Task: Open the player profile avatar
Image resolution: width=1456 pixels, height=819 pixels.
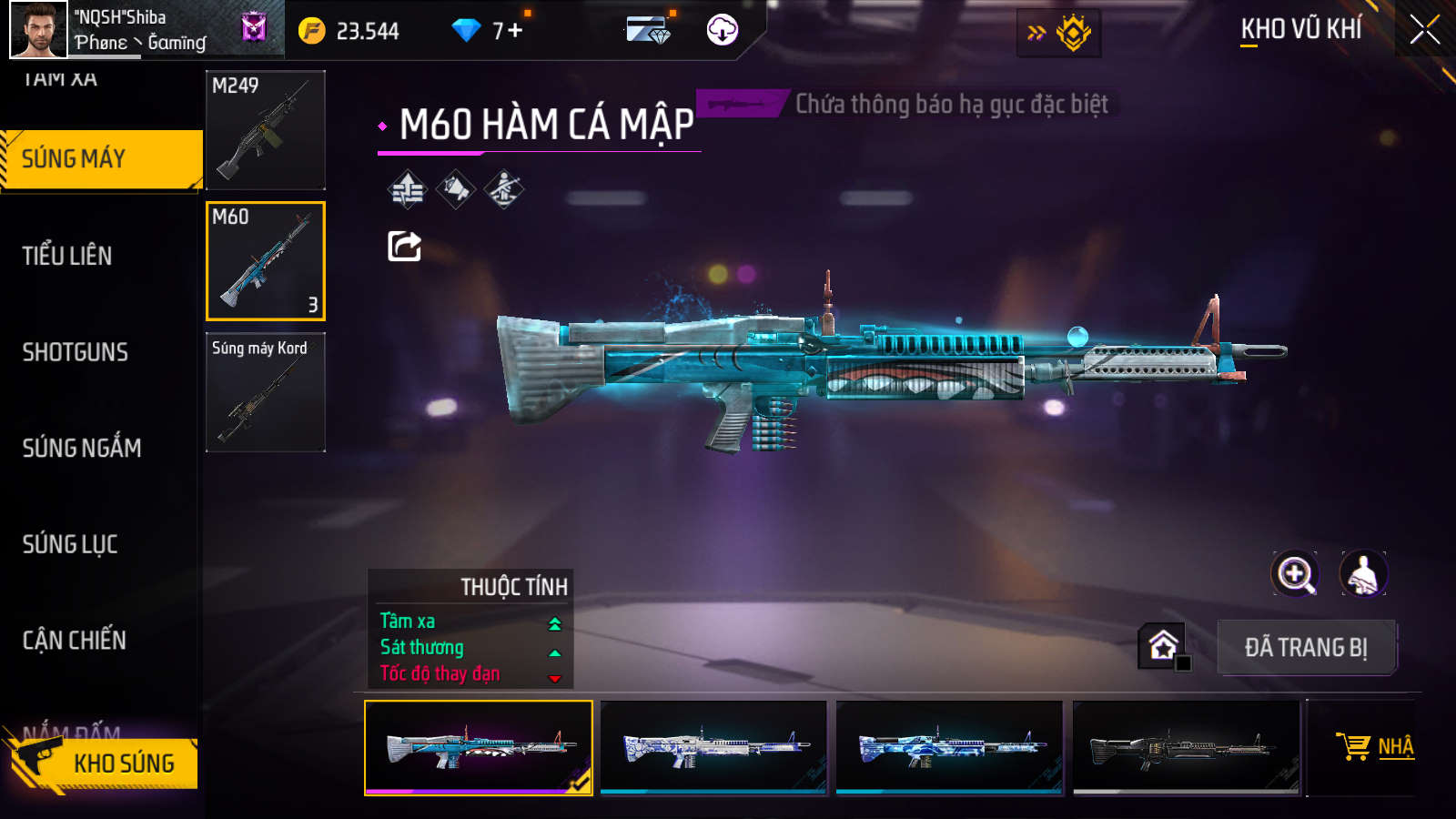Action: coord(38,29)
